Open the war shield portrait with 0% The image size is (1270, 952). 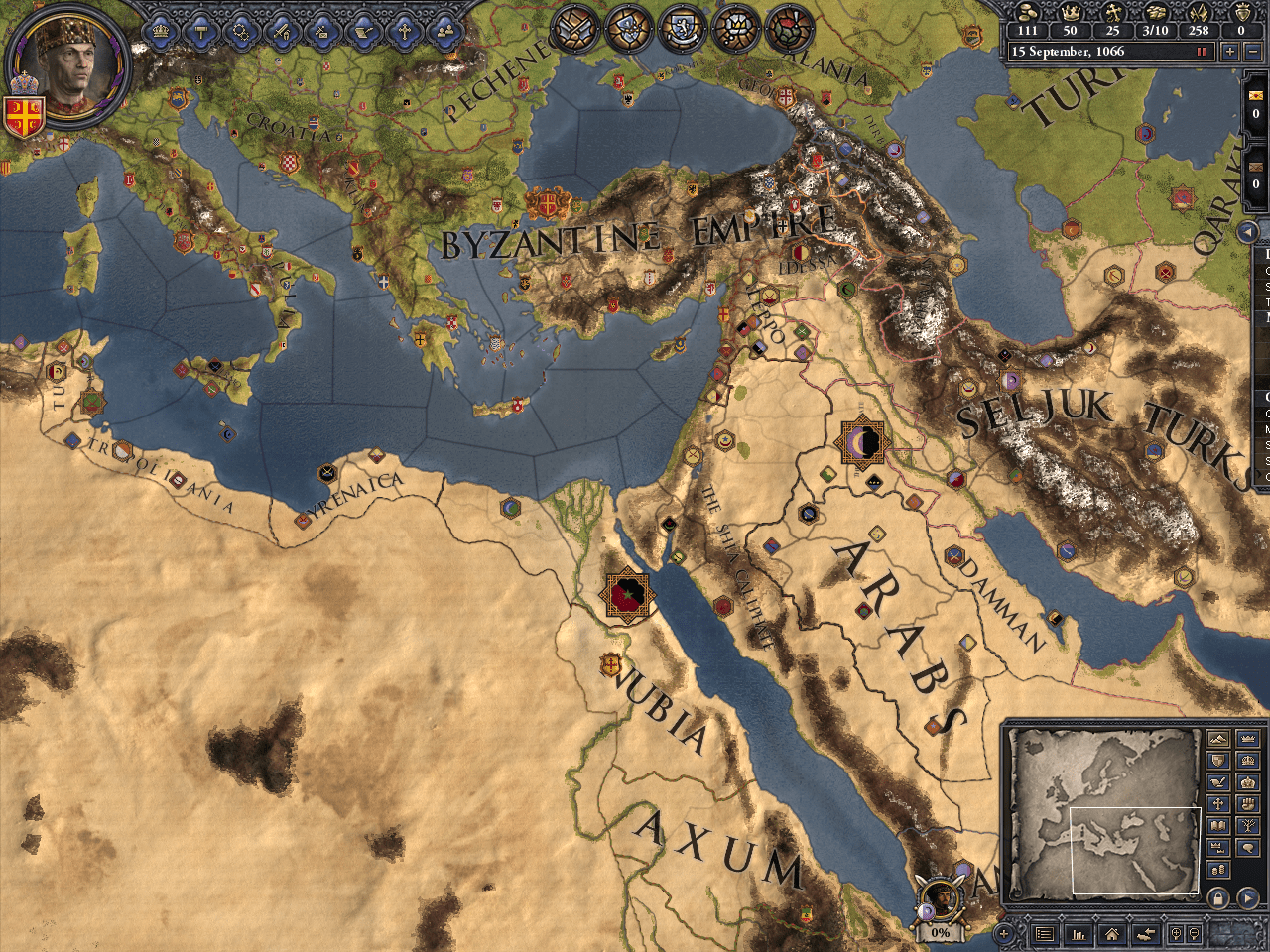click(x=940, y=904)
